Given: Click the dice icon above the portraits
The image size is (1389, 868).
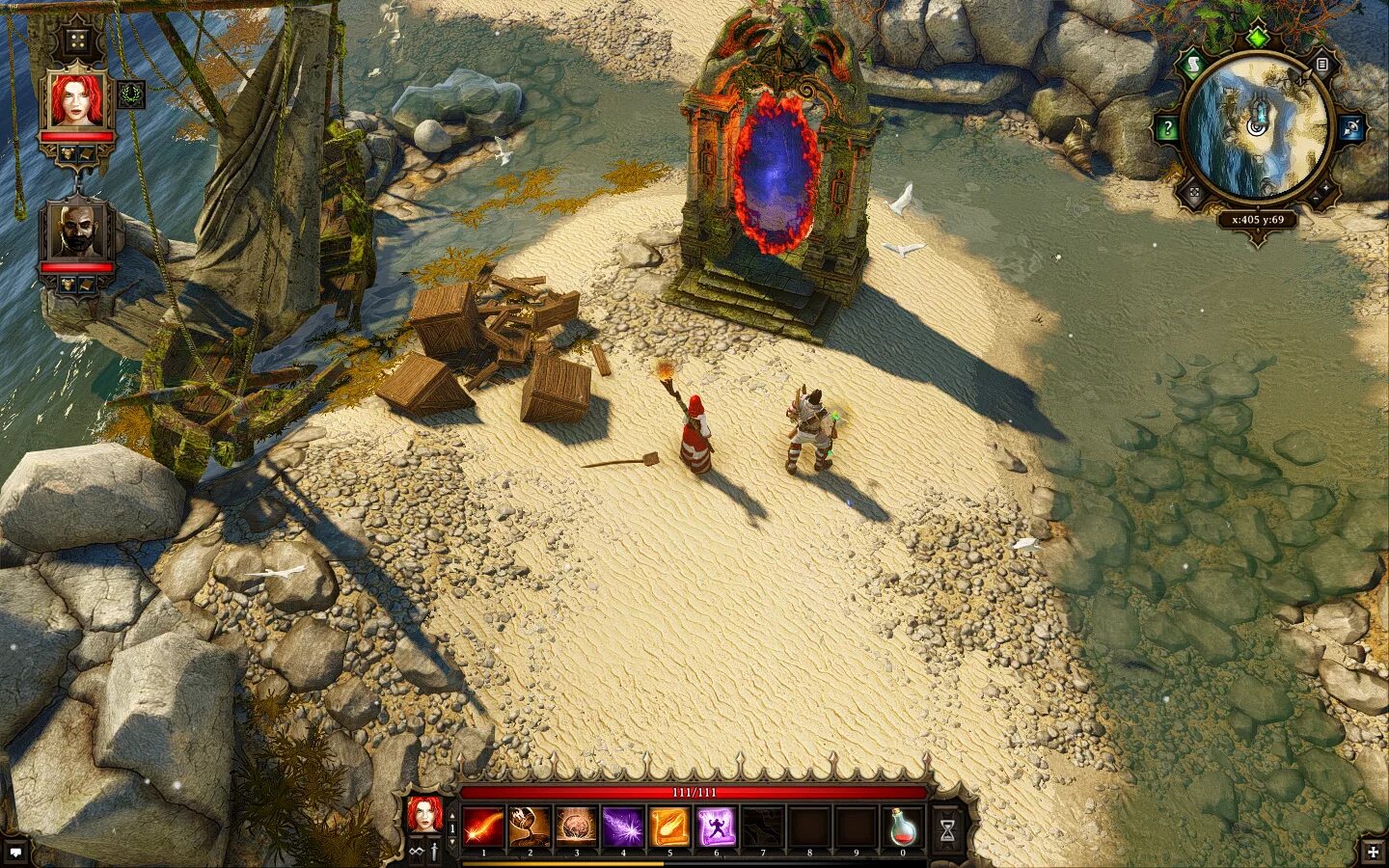Looking at the screenshot, I should pos(75,41).
